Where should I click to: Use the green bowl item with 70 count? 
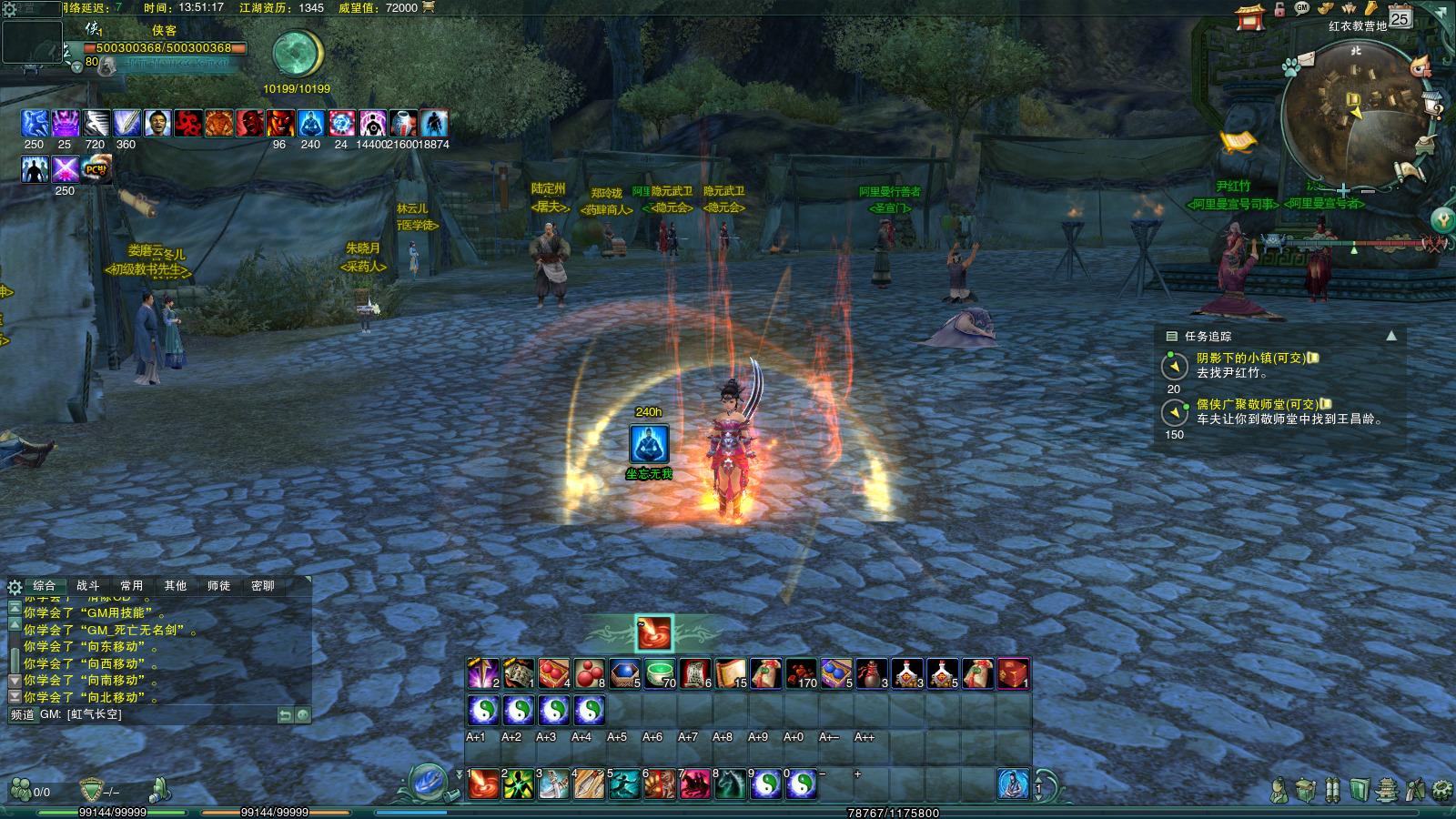tap(660, 674)
